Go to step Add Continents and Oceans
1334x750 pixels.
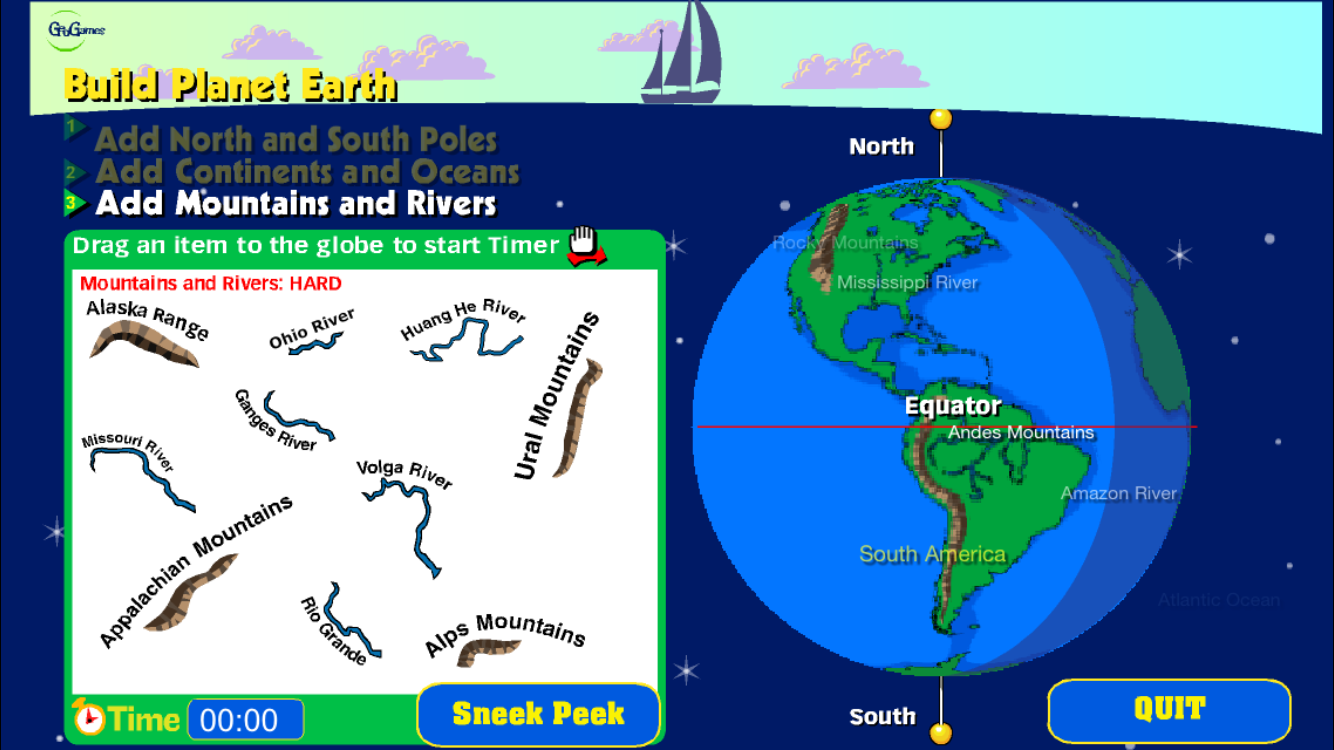pos(307,171)
